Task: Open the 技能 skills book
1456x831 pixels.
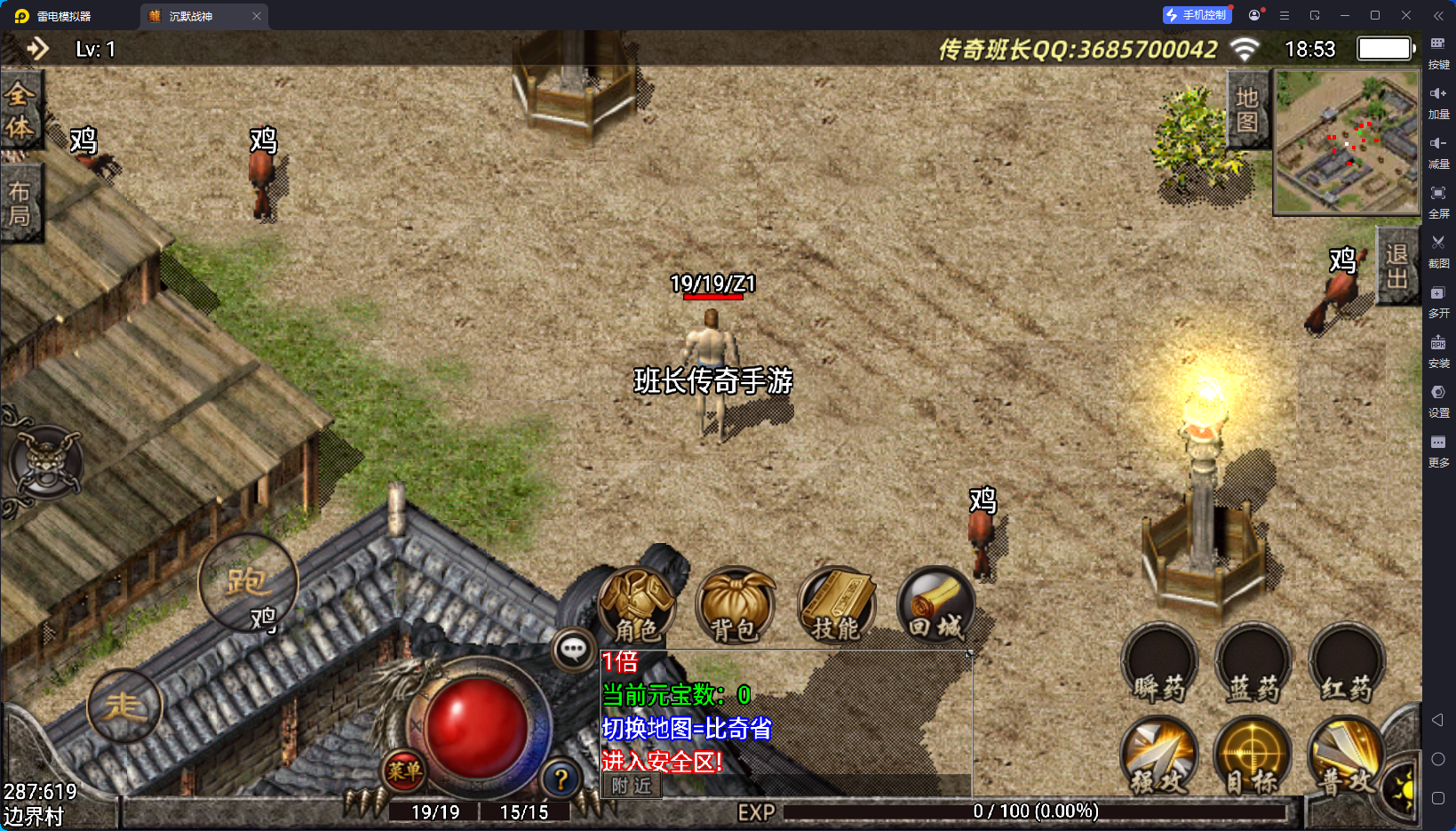Action: coord(836,605)
